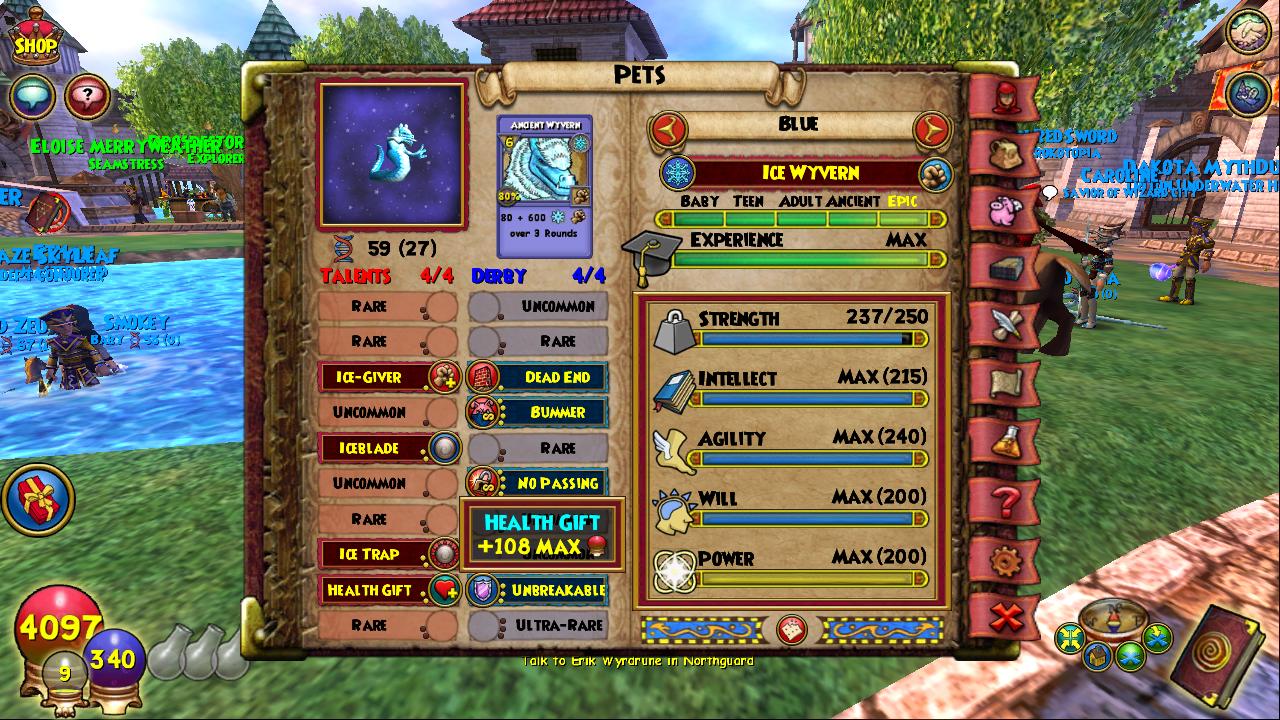The height and width of the screenshot is (720, 1280).
Task: Switch to the quest scroll tab
Action: (x=1004, y=382)
